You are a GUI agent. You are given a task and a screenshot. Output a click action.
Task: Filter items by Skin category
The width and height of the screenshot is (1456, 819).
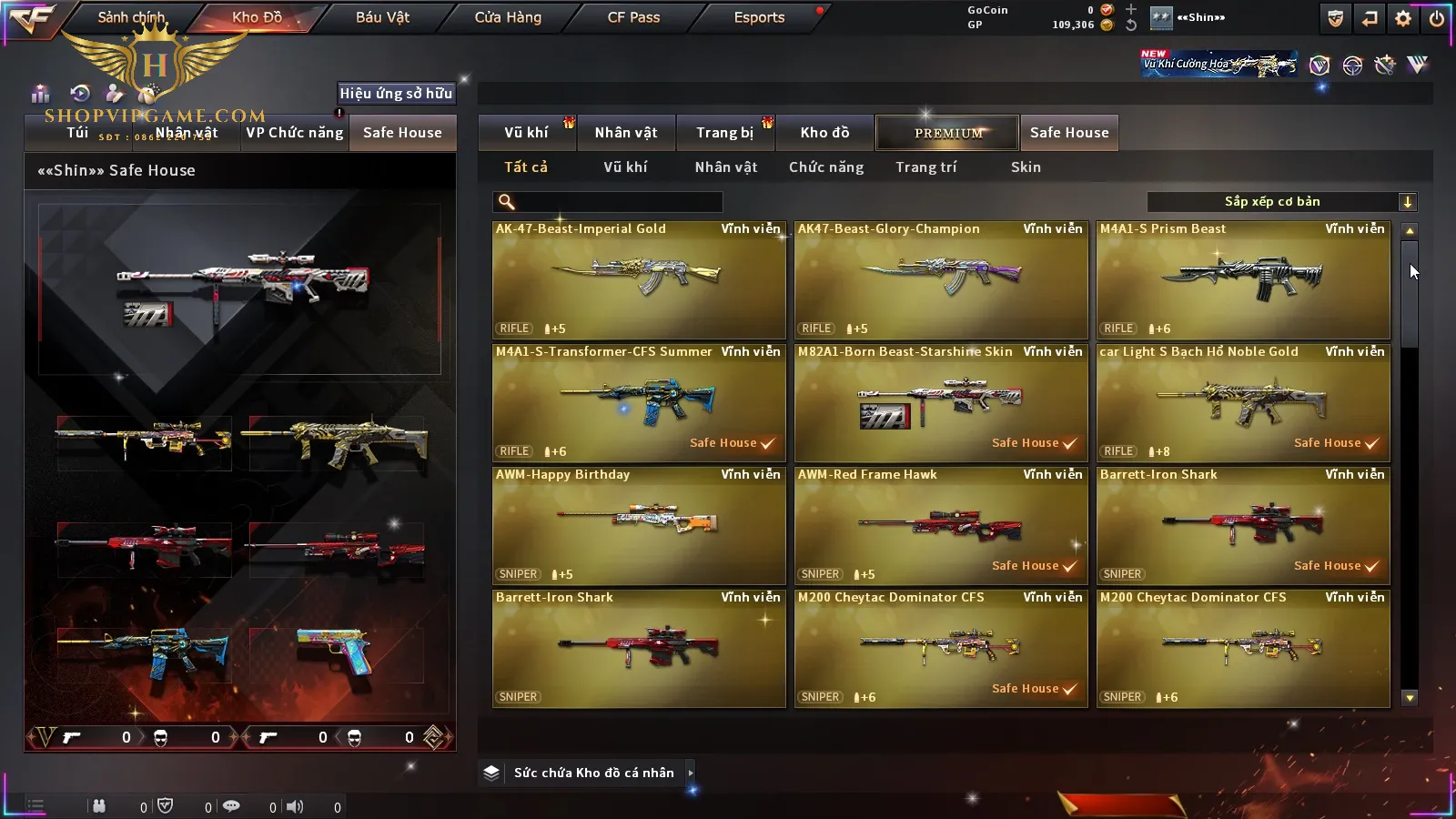tap(1026, 167)
